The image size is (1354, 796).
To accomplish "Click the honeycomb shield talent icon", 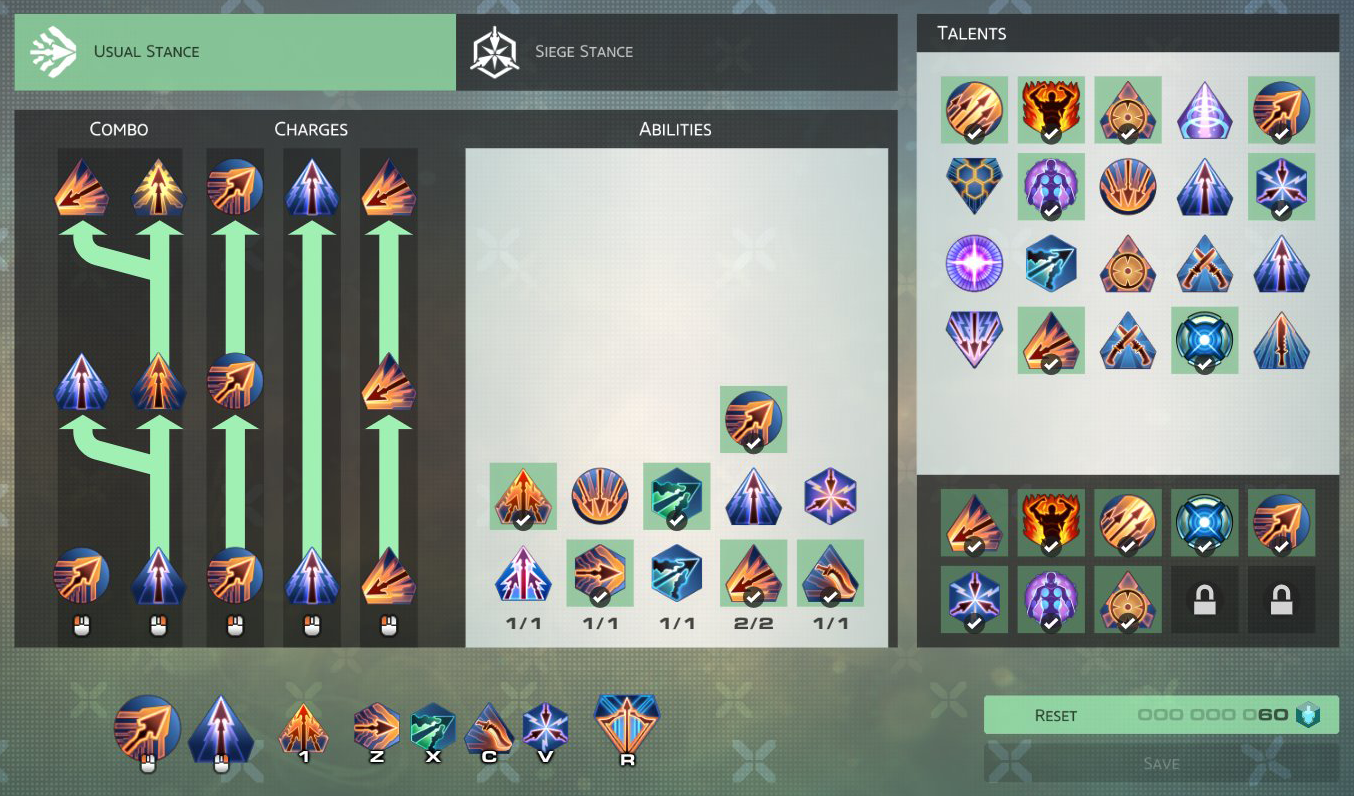I will [x=974, y=187].
